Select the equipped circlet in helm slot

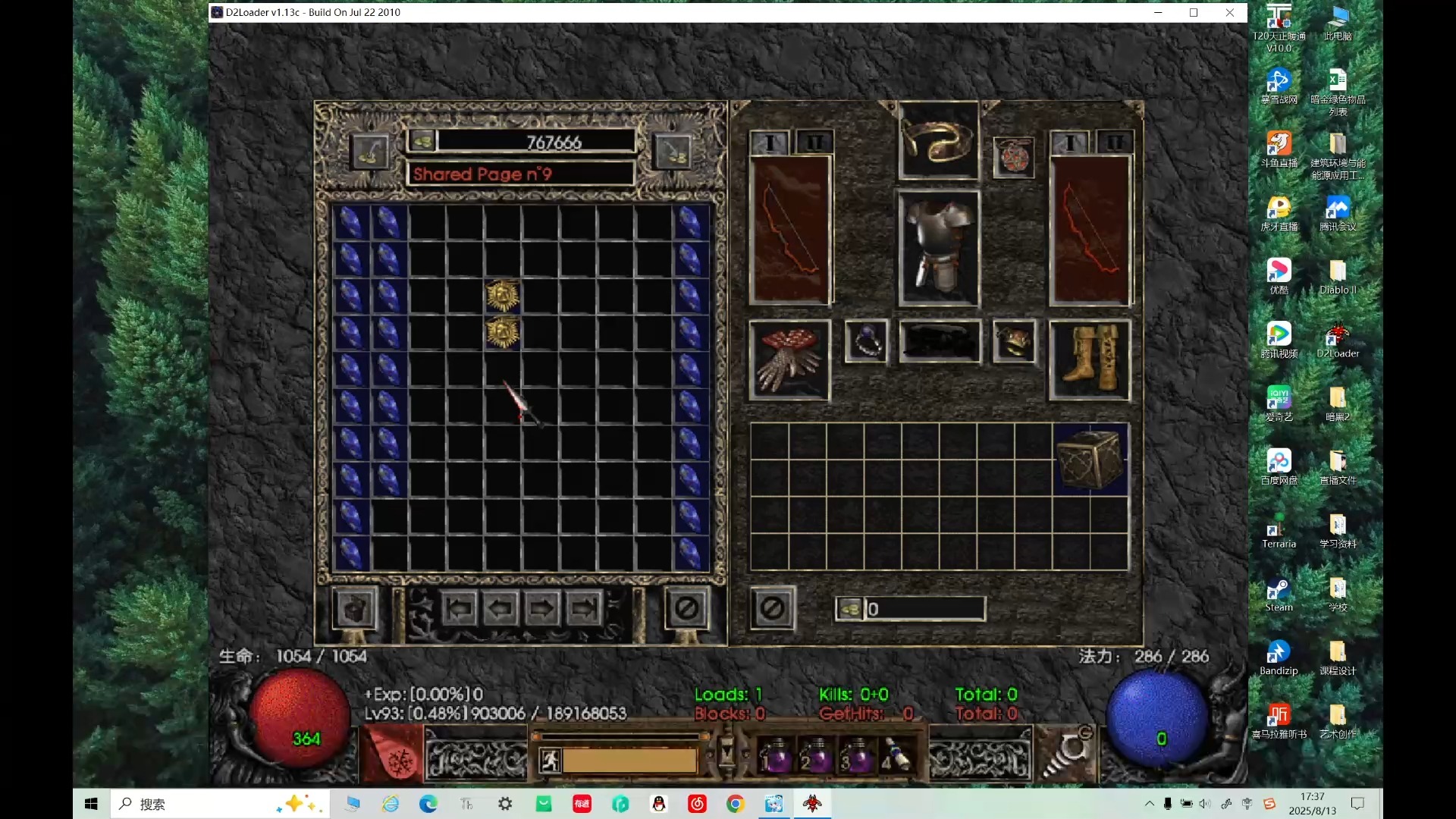pyautogui.click(x=938, y=140)
